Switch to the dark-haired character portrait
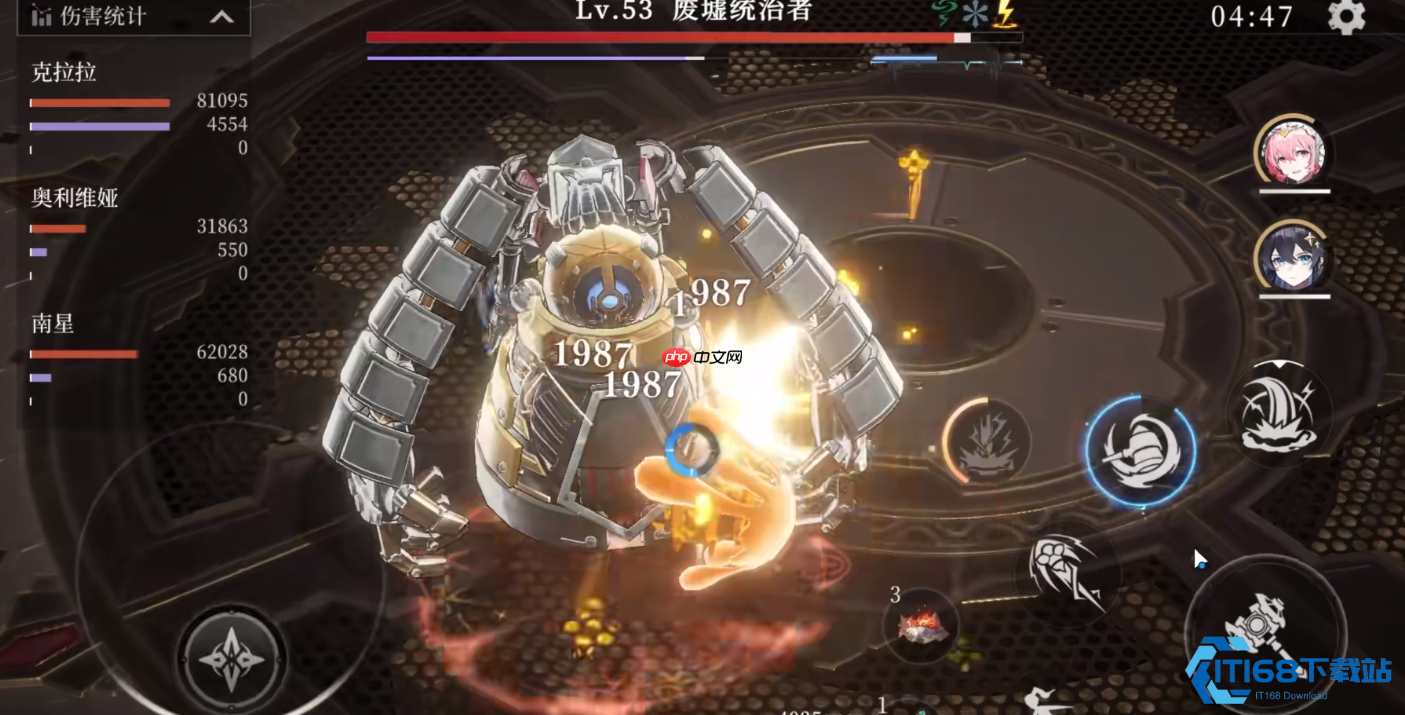 tap(1293, 256)
